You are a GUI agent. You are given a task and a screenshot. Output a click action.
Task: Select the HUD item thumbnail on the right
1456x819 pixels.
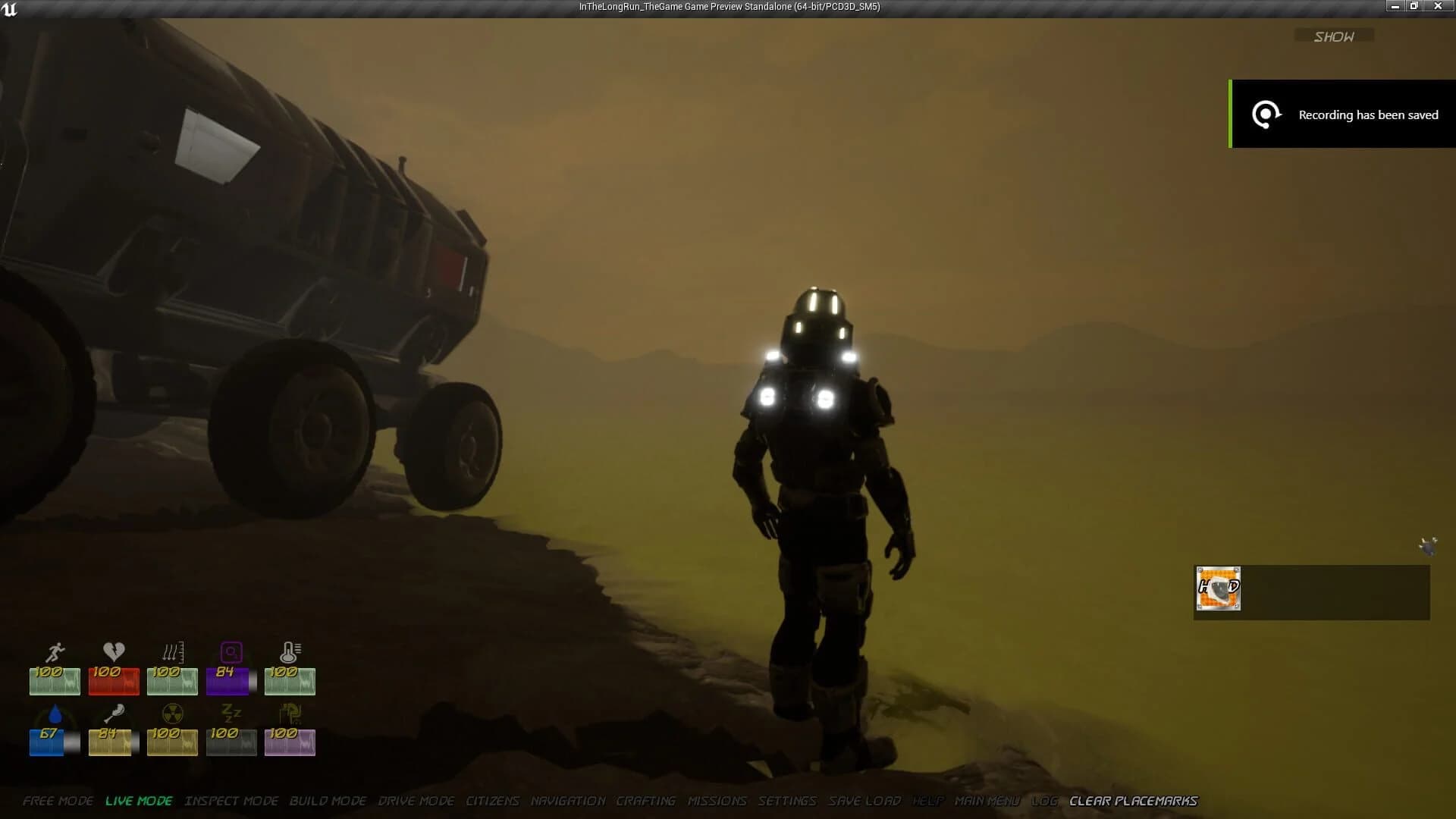1218,588
